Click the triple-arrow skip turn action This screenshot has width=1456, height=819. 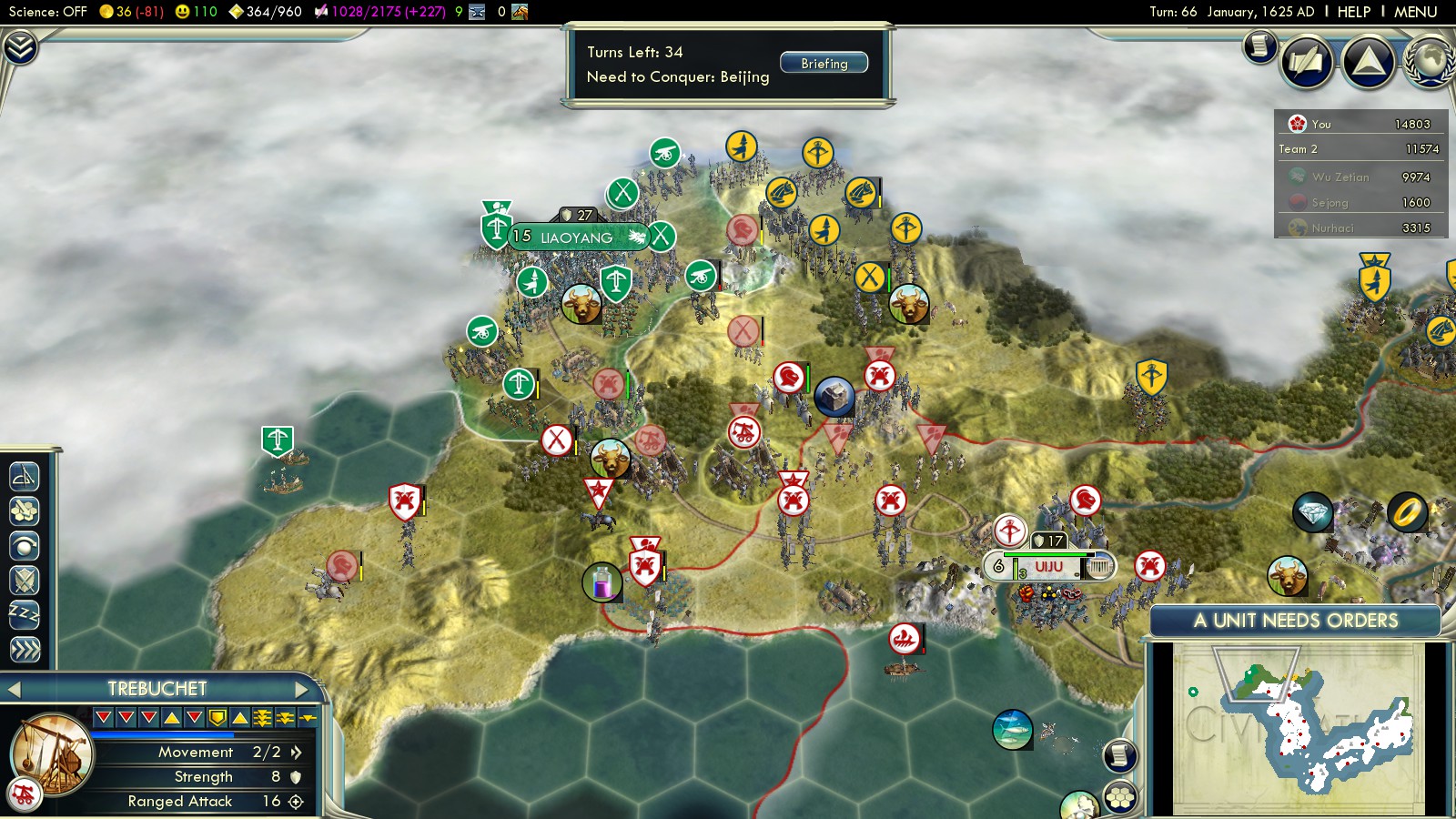coord(25,649)
